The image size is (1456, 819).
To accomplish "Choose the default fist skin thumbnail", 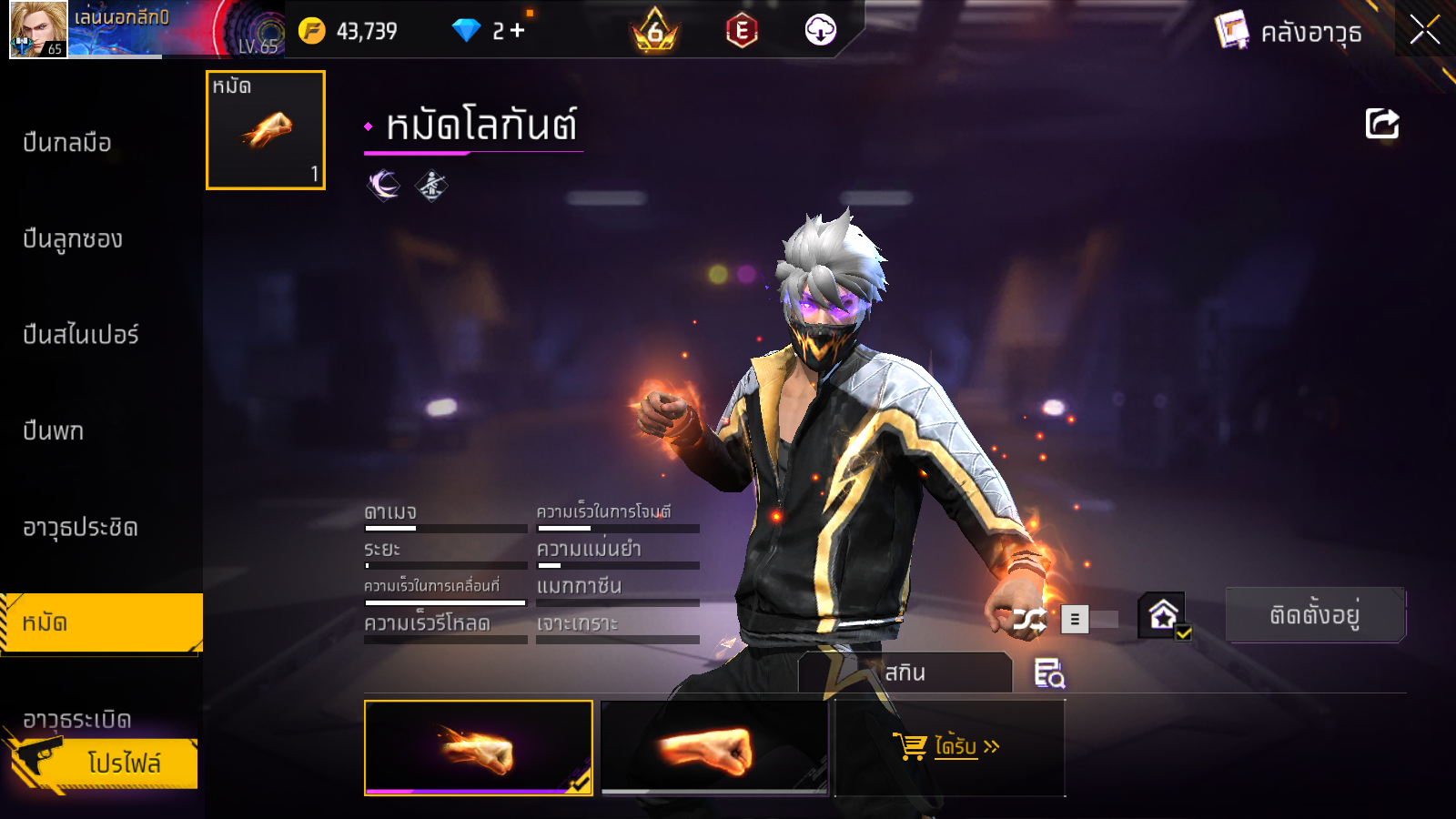I will pyautogui.click(x=714, y=748).
